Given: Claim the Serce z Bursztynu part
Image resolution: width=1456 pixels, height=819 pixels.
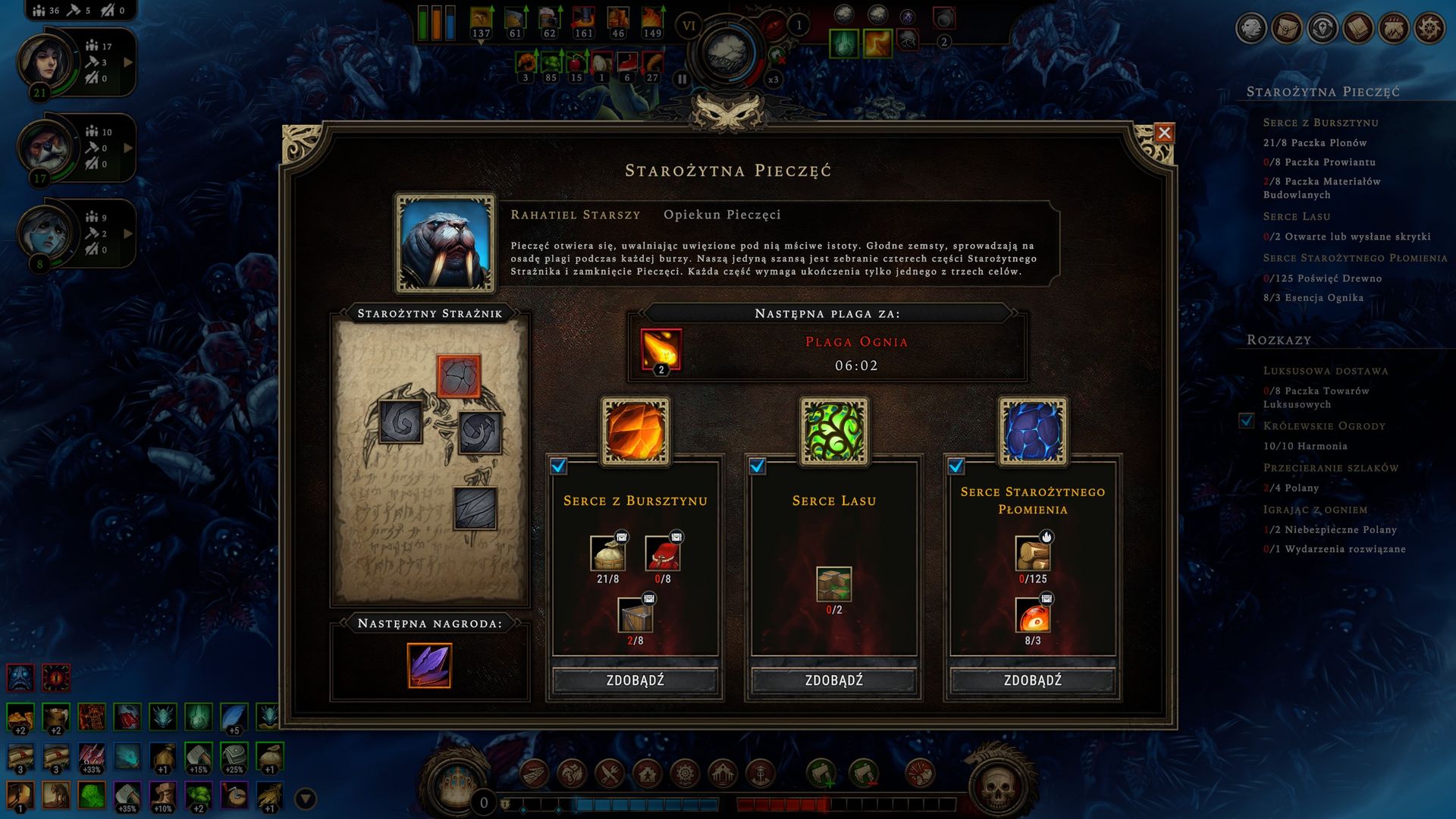Looking at the screenshot, I should click(635, 680).
